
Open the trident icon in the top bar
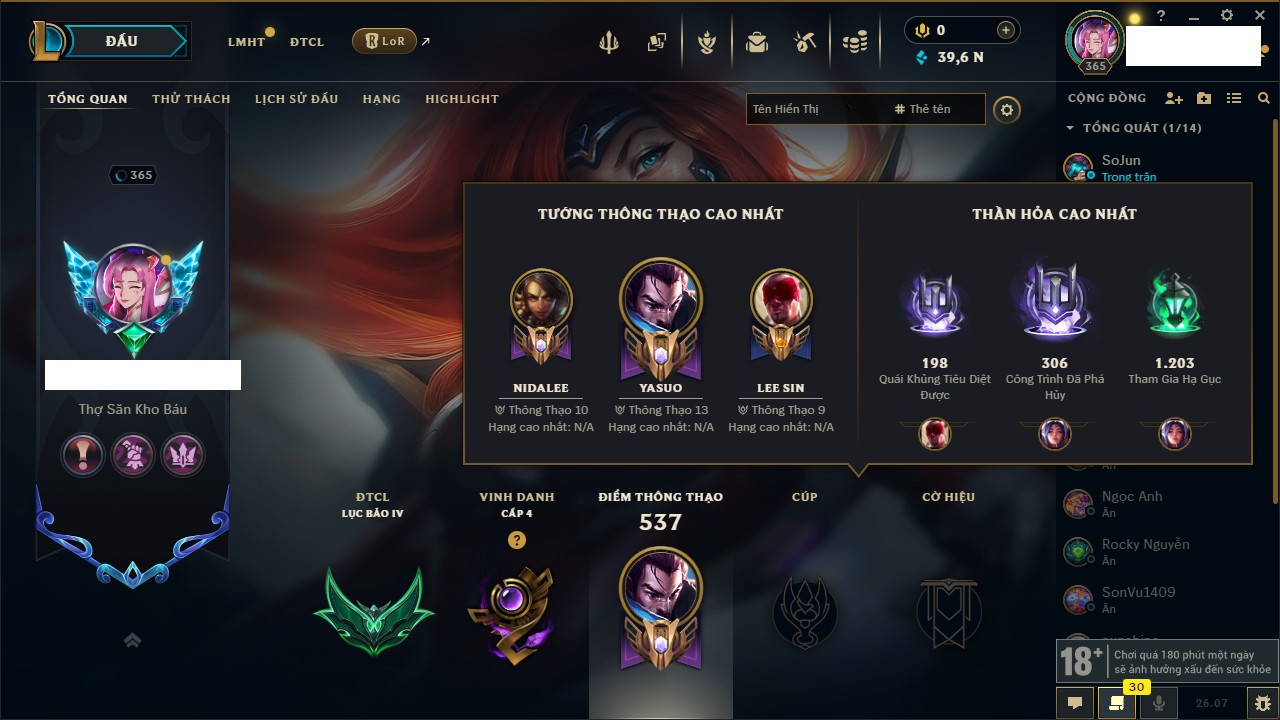click(608, 42)
